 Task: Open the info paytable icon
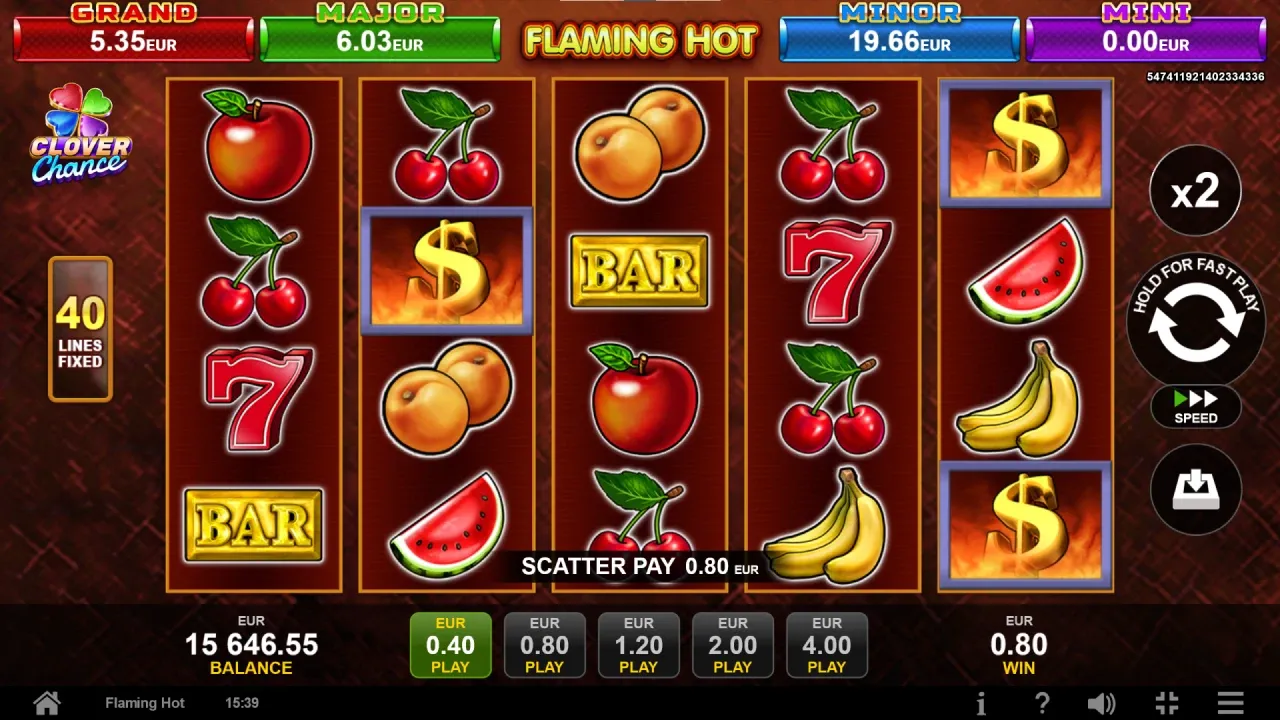[x=981, y=703]
